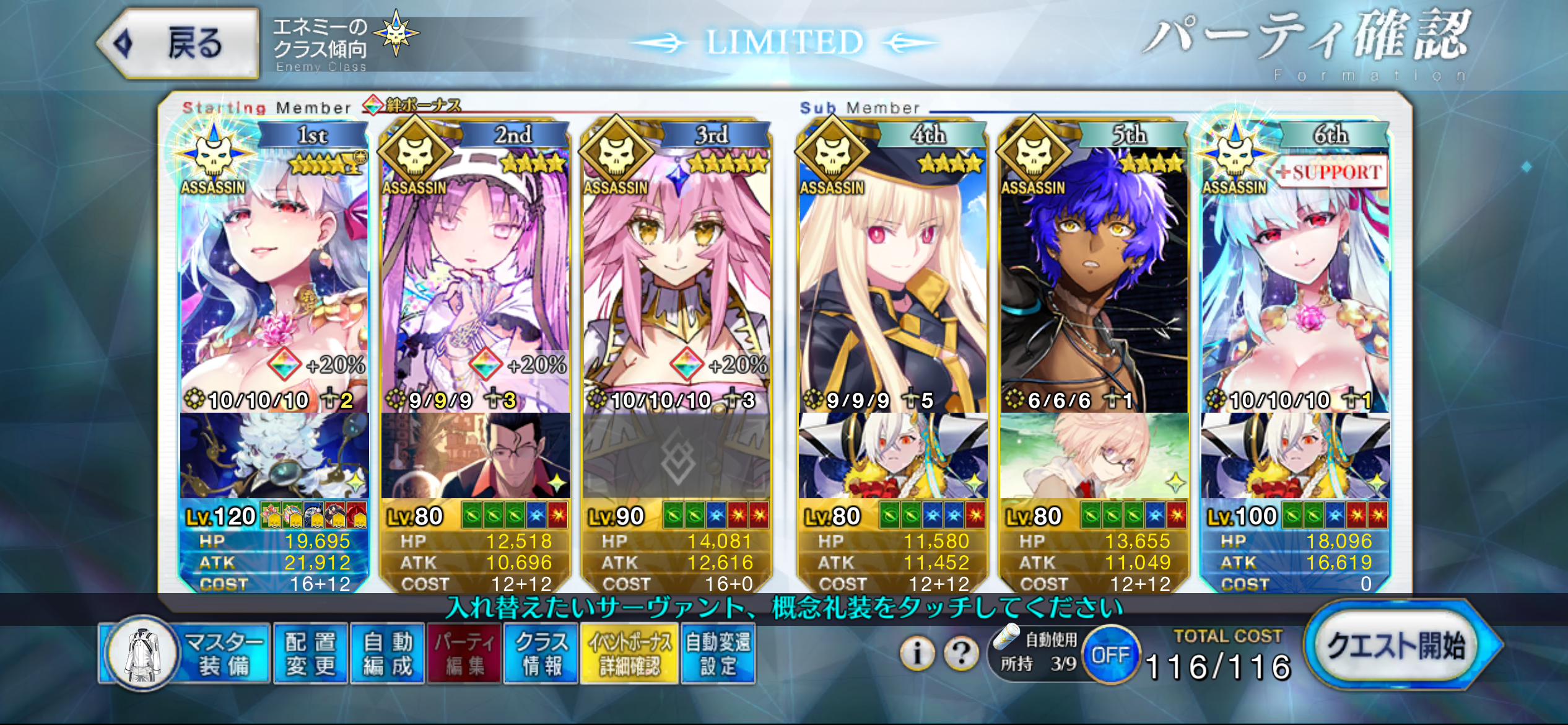1568x725 pixels.
Task: Select the 4th slot blonde Assassin
Action: click(892, 279)
